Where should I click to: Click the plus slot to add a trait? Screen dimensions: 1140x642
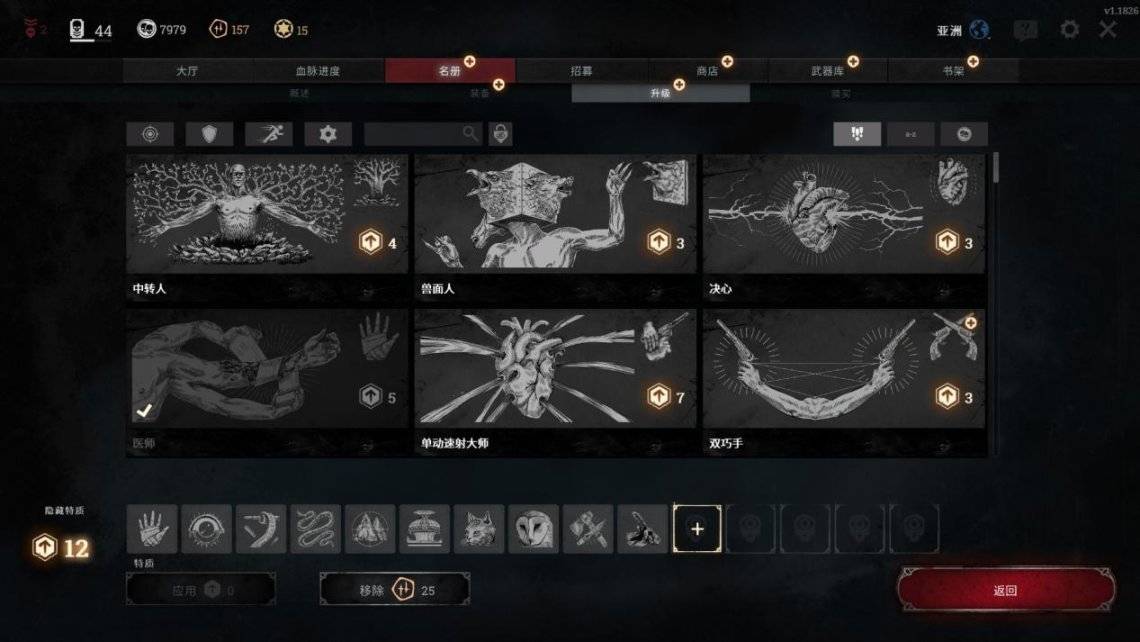(x=697, y=529)
